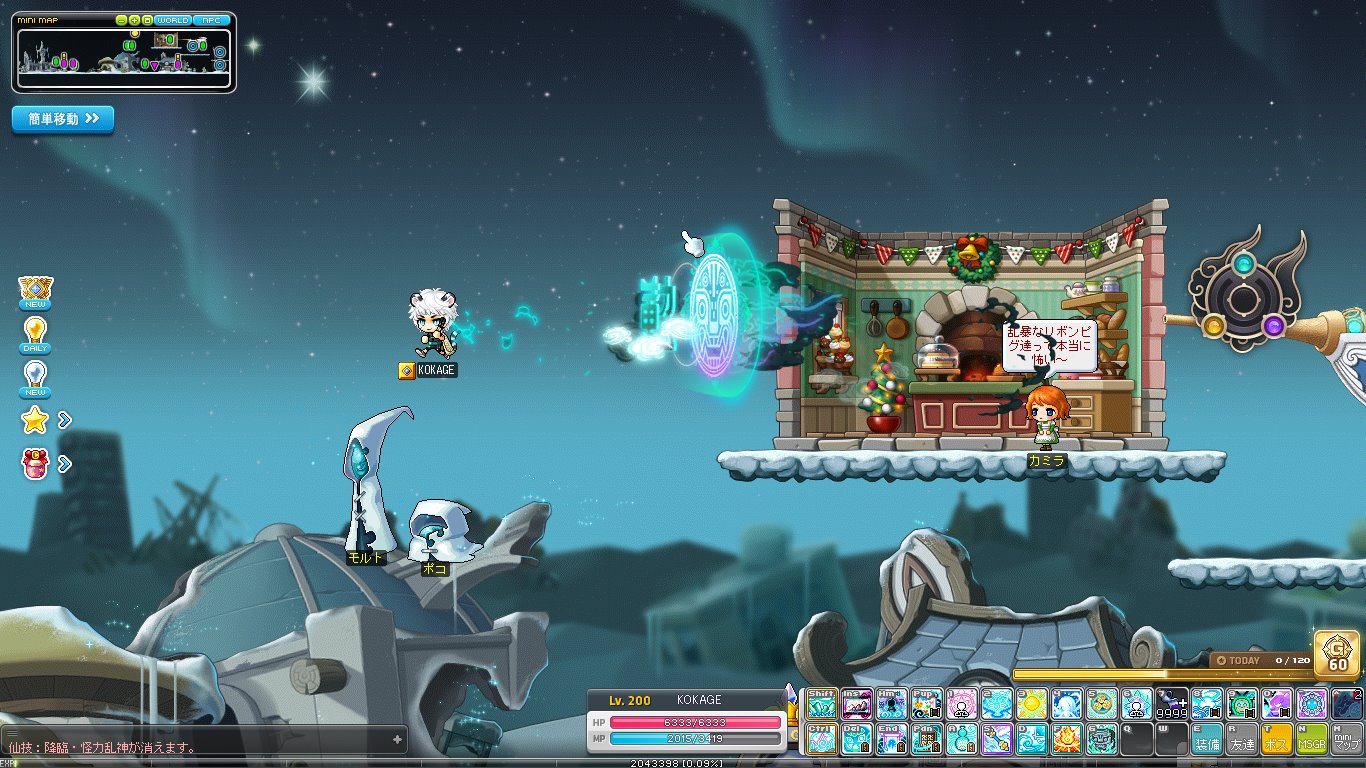The image size is (1366, 768).
Task: Expand the chat box plus button
Action: click(398, 740)
